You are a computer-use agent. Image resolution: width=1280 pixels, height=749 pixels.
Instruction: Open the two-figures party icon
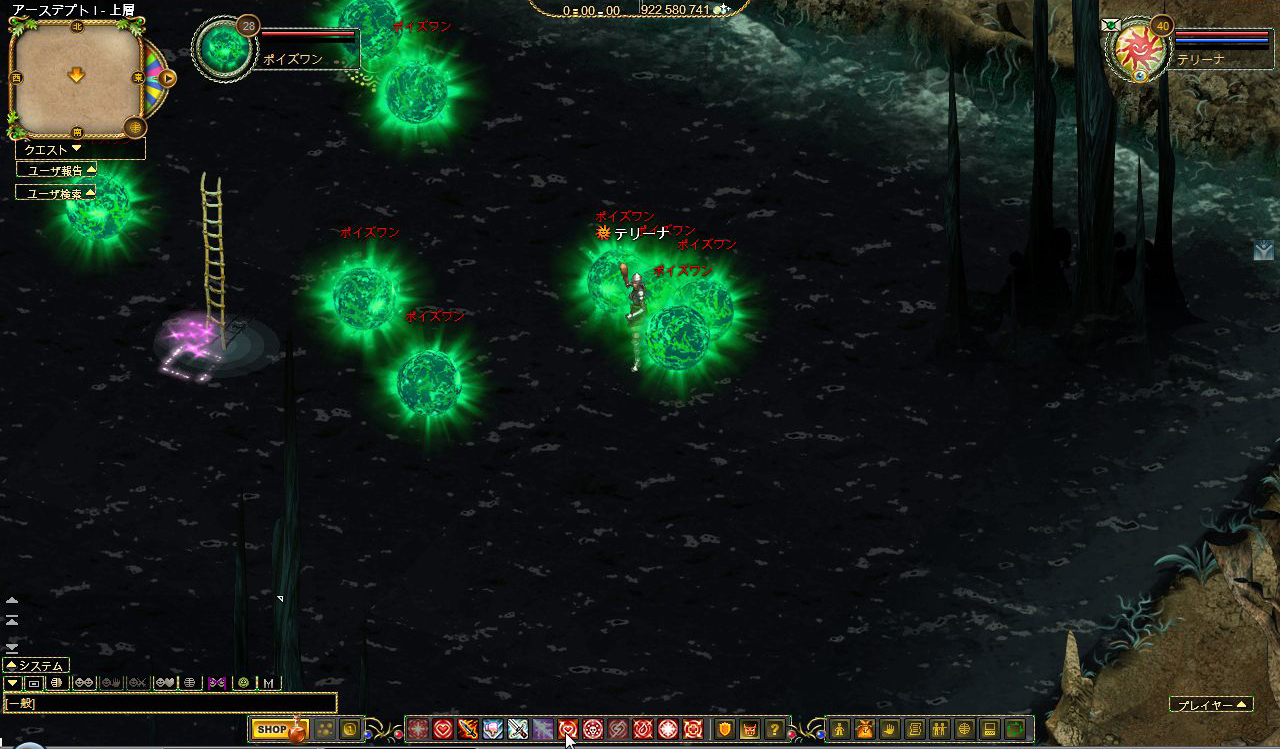tap(940, 730)
